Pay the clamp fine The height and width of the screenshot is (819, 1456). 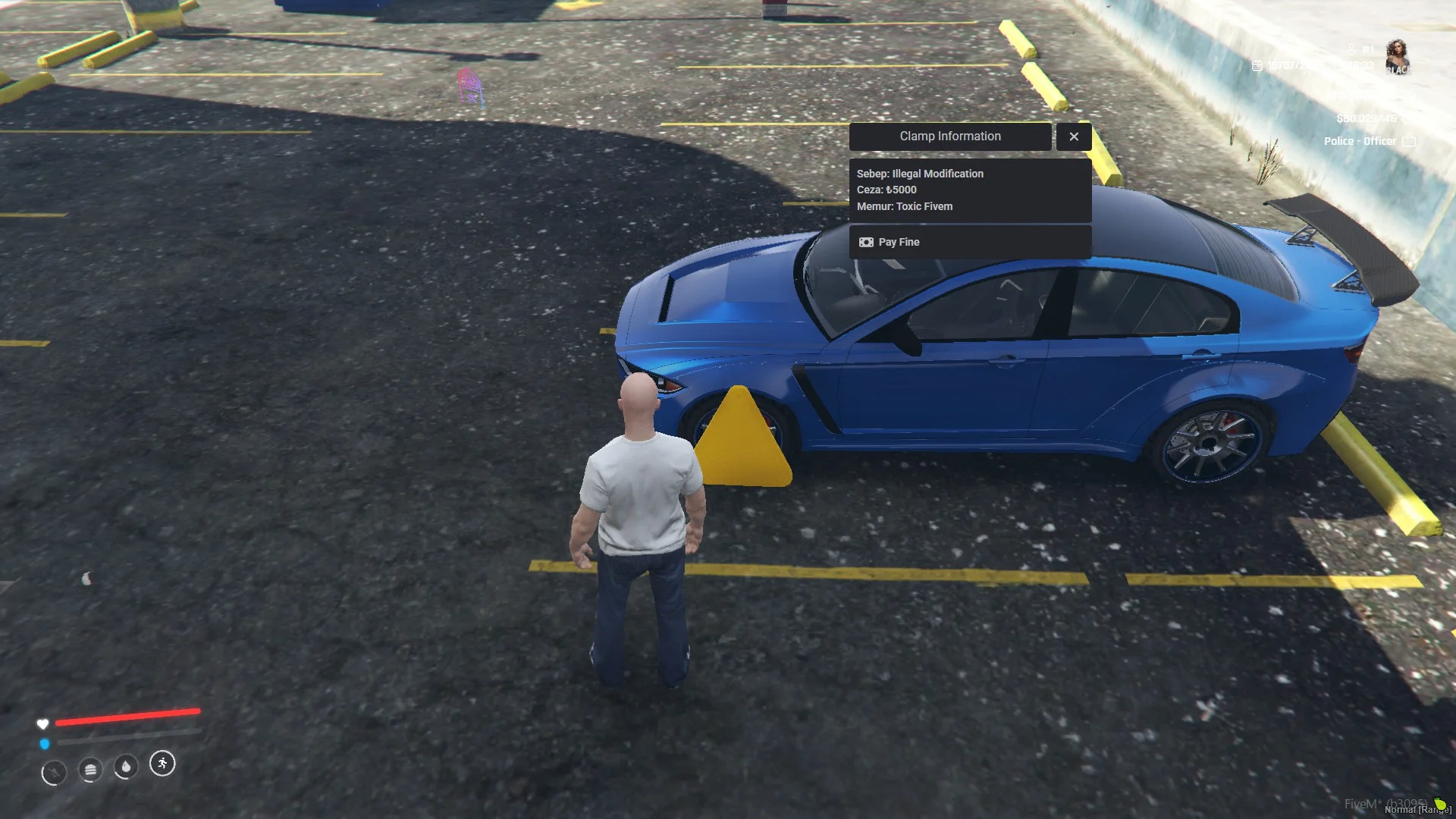click(x=969, y=242)
